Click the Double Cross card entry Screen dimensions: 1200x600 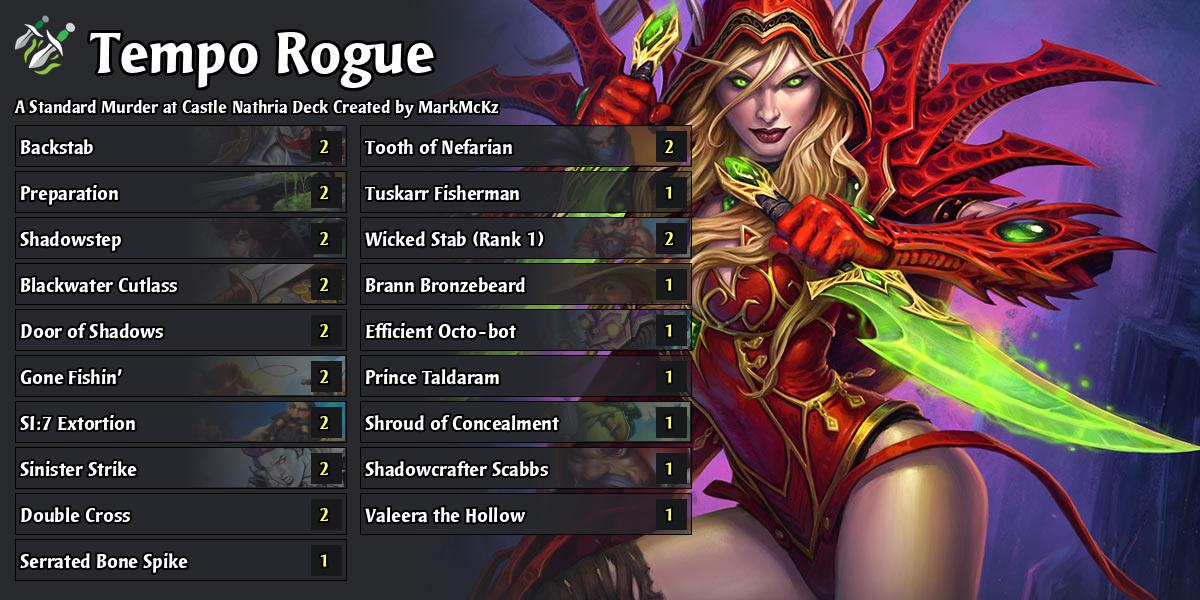(x=180, y=516)
